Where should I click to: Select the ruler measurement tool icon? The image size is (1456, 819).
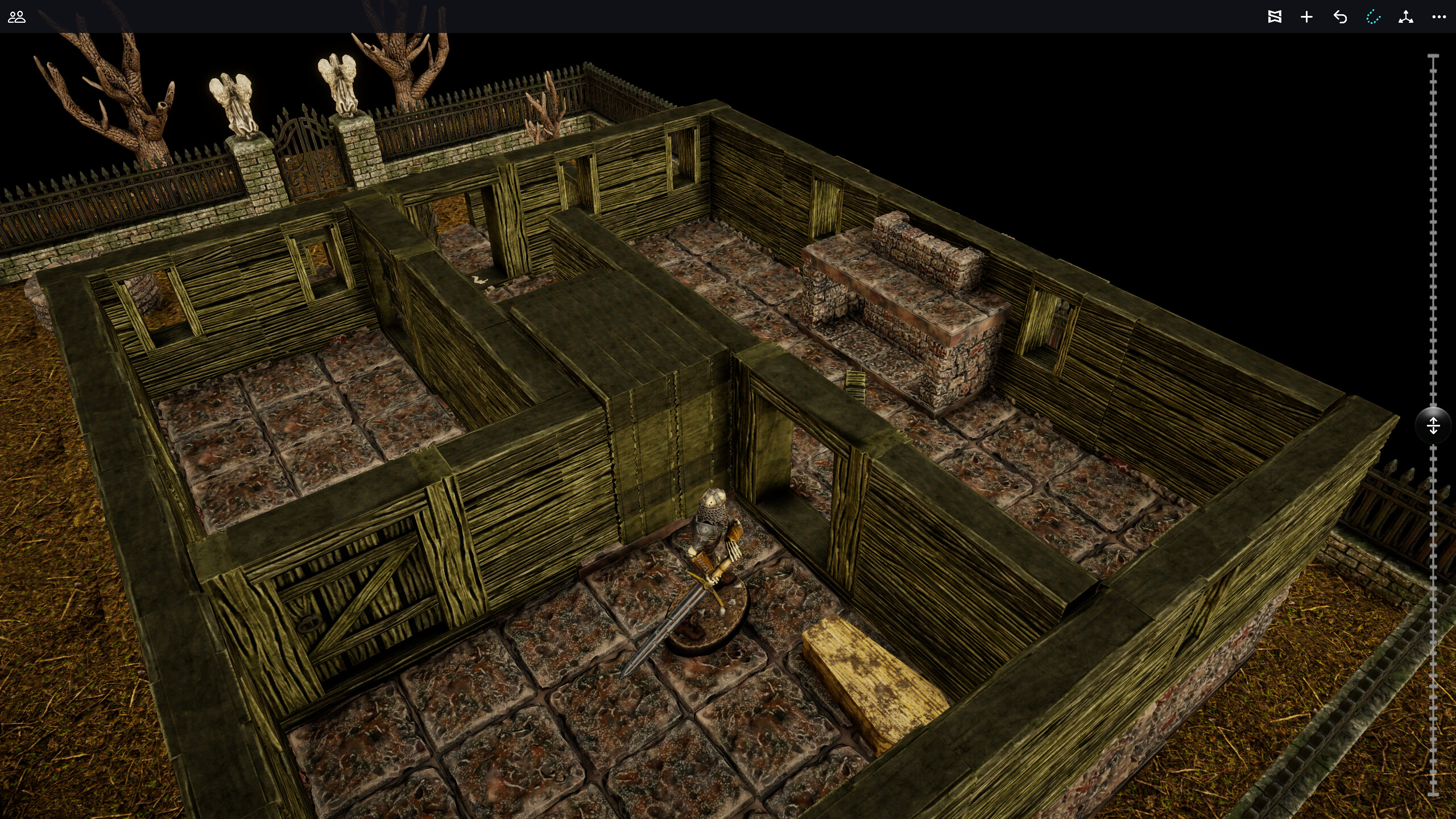coord(1407,17)
